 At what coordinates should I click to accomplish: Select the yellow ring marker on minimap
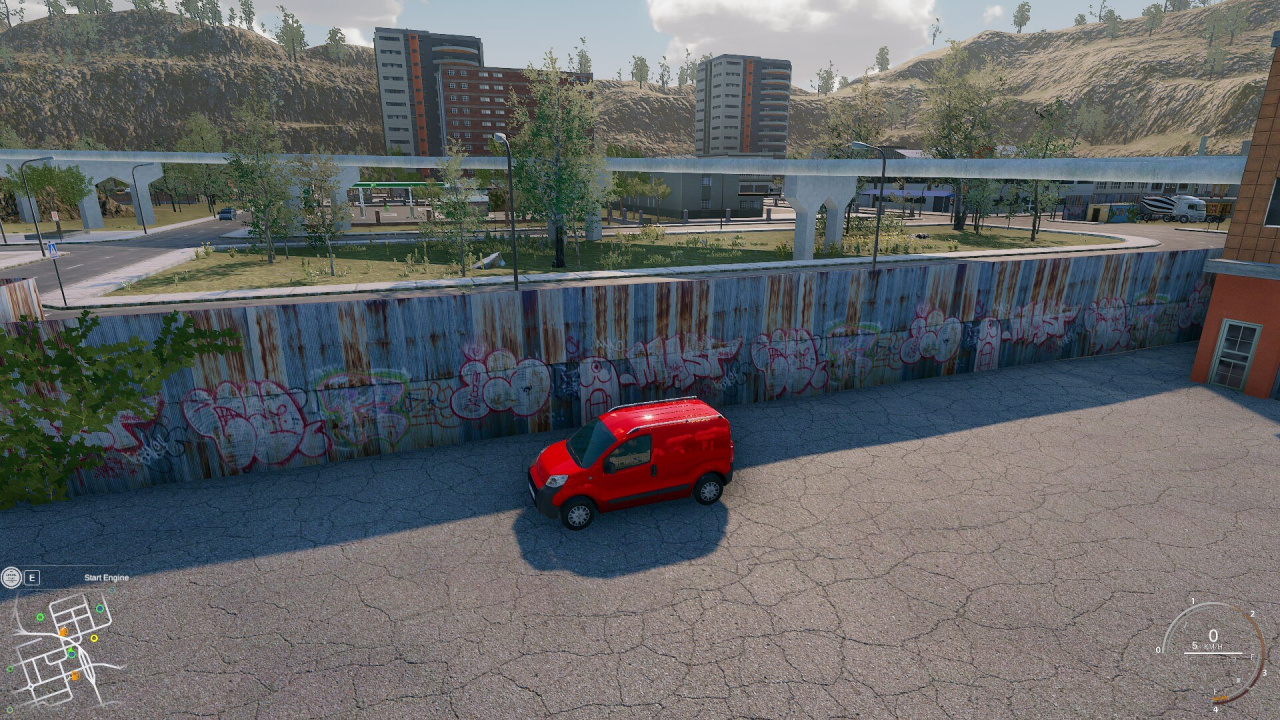click(x=94, y=637)
